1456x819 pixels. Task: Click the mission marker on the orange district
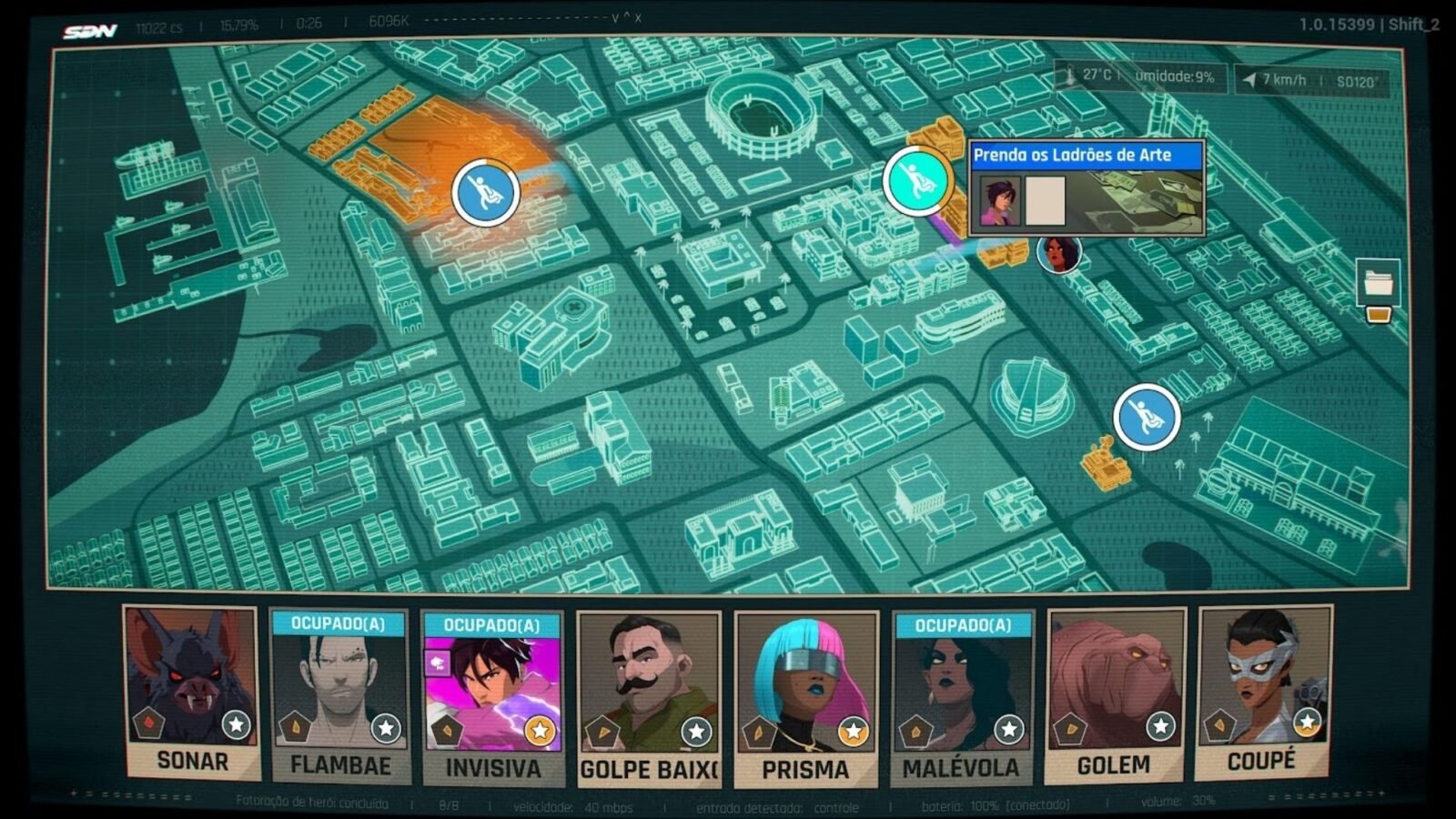(x=485, y=192)
